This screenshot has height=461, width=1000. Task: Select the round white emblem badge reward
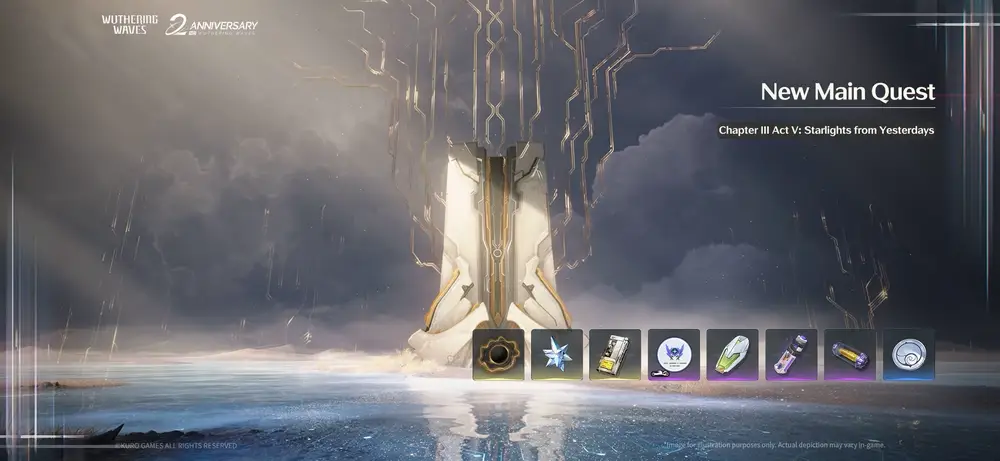pos(673,354)
